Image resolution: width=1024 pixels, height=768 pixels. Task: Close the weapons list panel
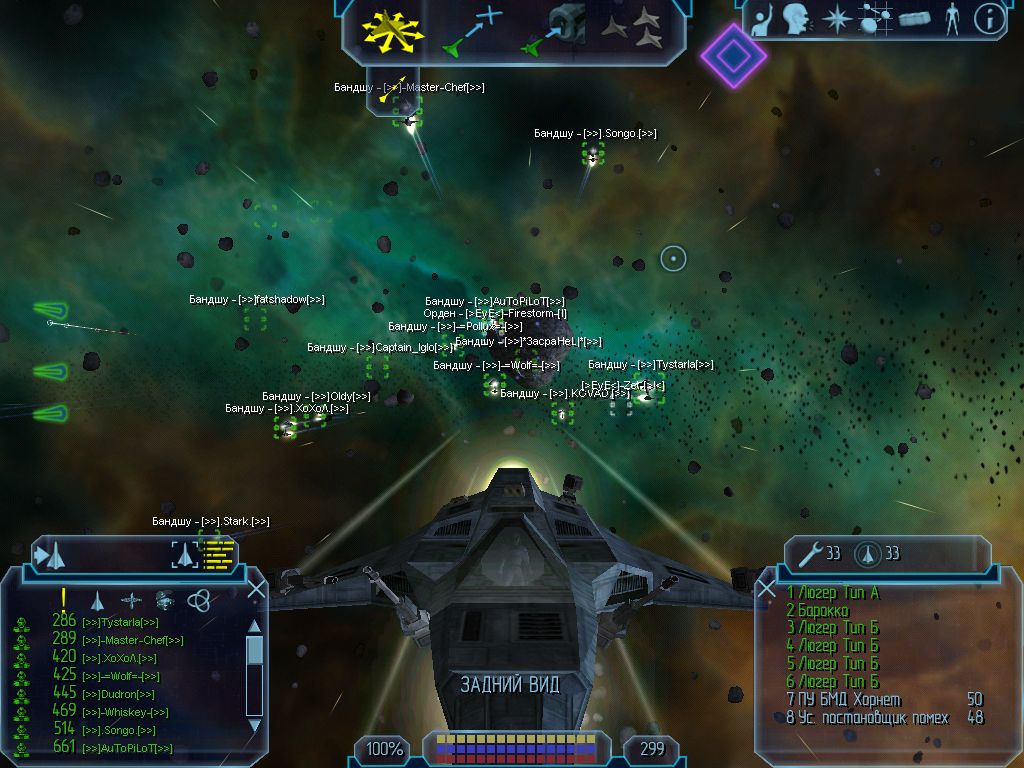tap(767, 590)
